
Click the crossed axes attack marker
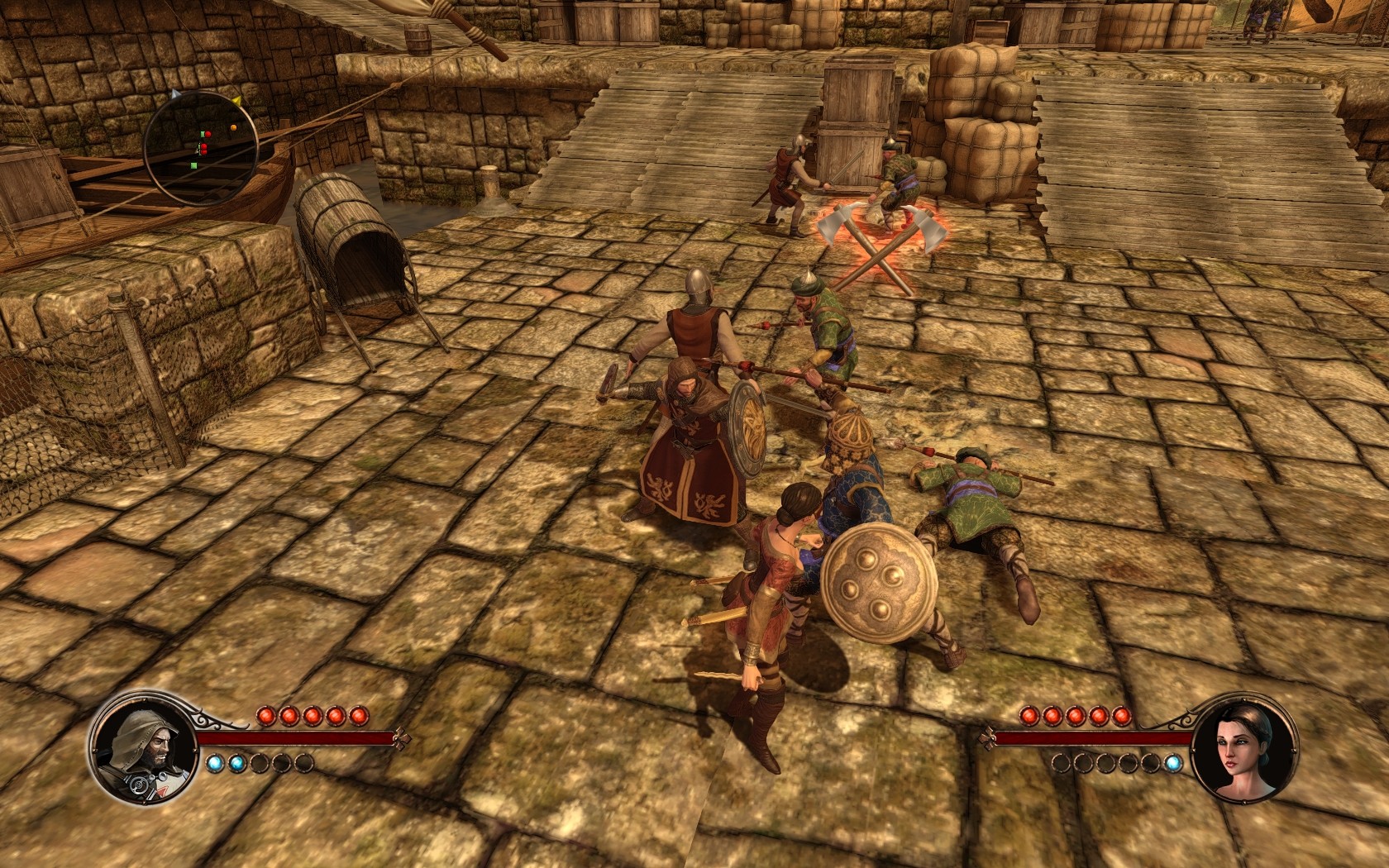[881, 241]
